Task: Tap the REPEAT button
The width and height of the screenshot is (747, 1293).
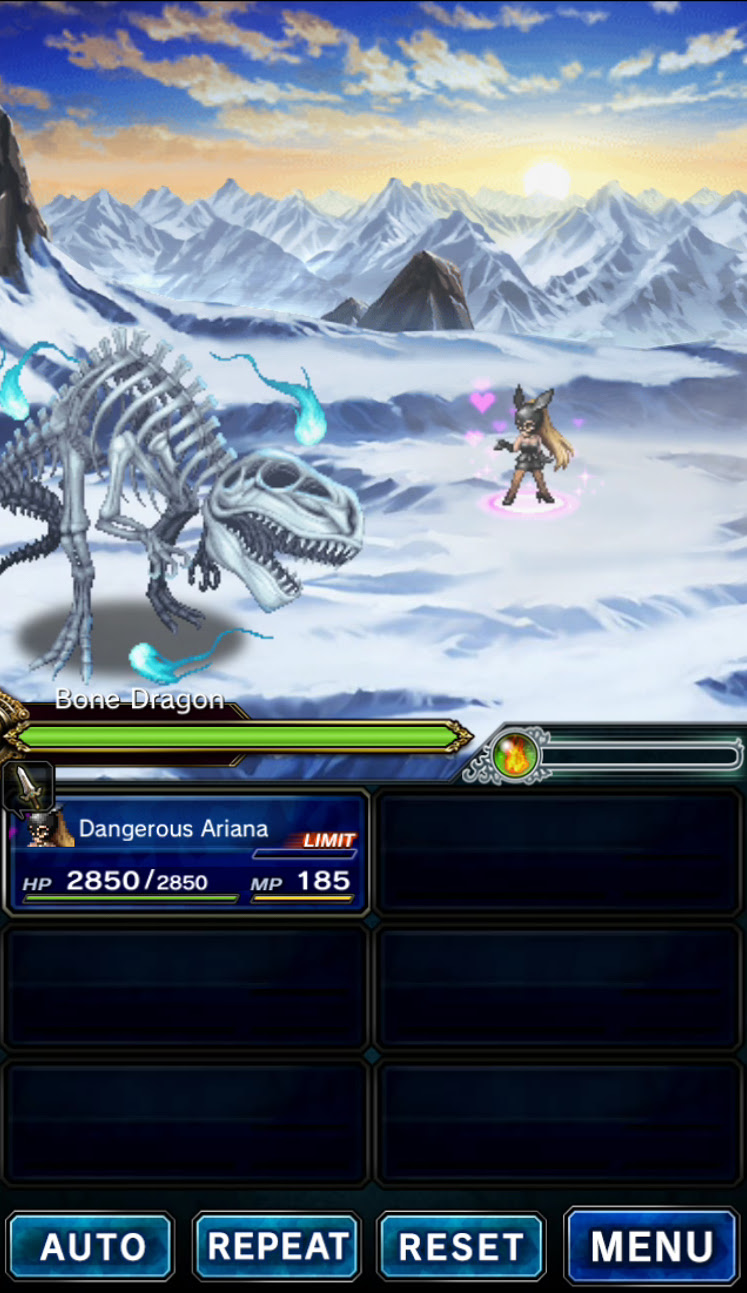Action: 277,1246
